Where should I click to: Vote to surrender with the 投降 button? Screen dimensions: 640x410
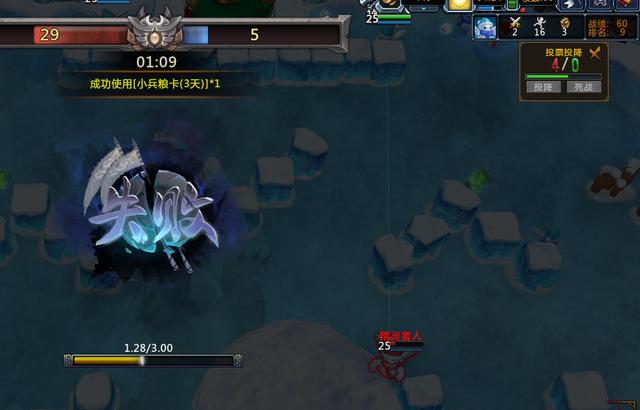click(x=543, y=87)
